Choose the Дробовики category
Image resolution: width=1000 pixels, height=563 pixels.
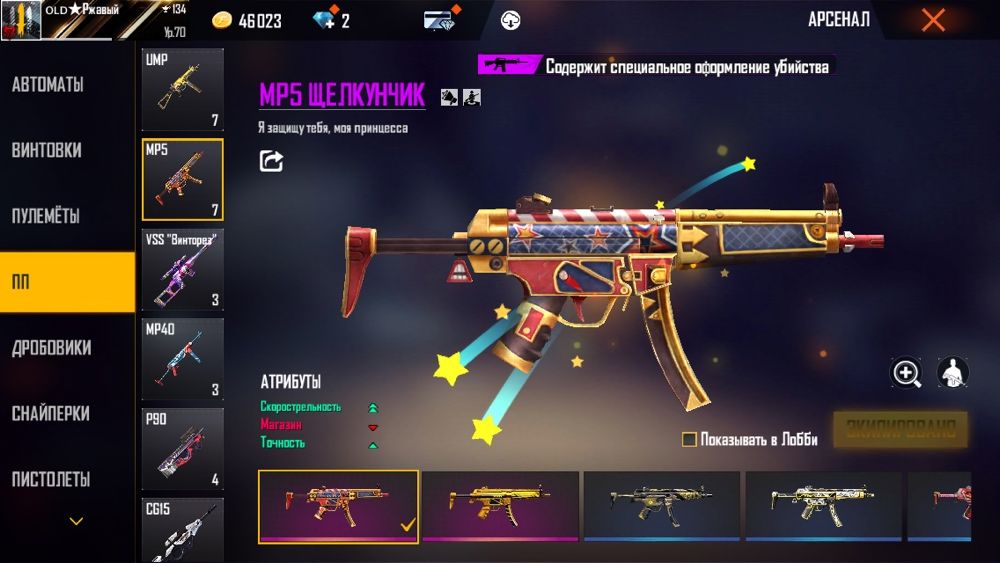click(52, 348)
